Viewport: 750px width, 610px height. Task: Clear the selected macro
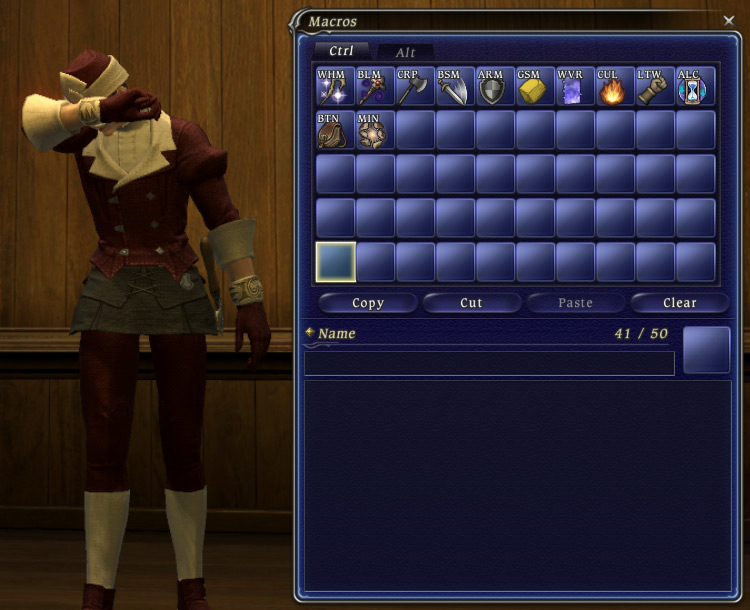click(x=679, y=303)
